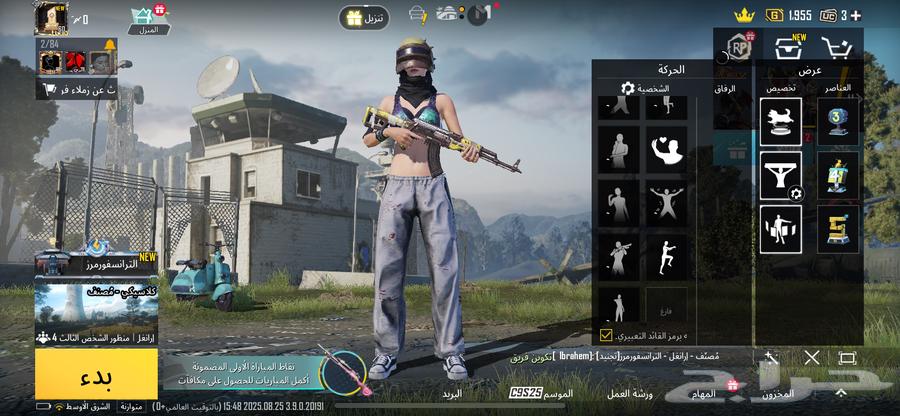Tap the تنزيل download gift button
Viewport: 900px width, 416px height.
[x=364, y=18]
